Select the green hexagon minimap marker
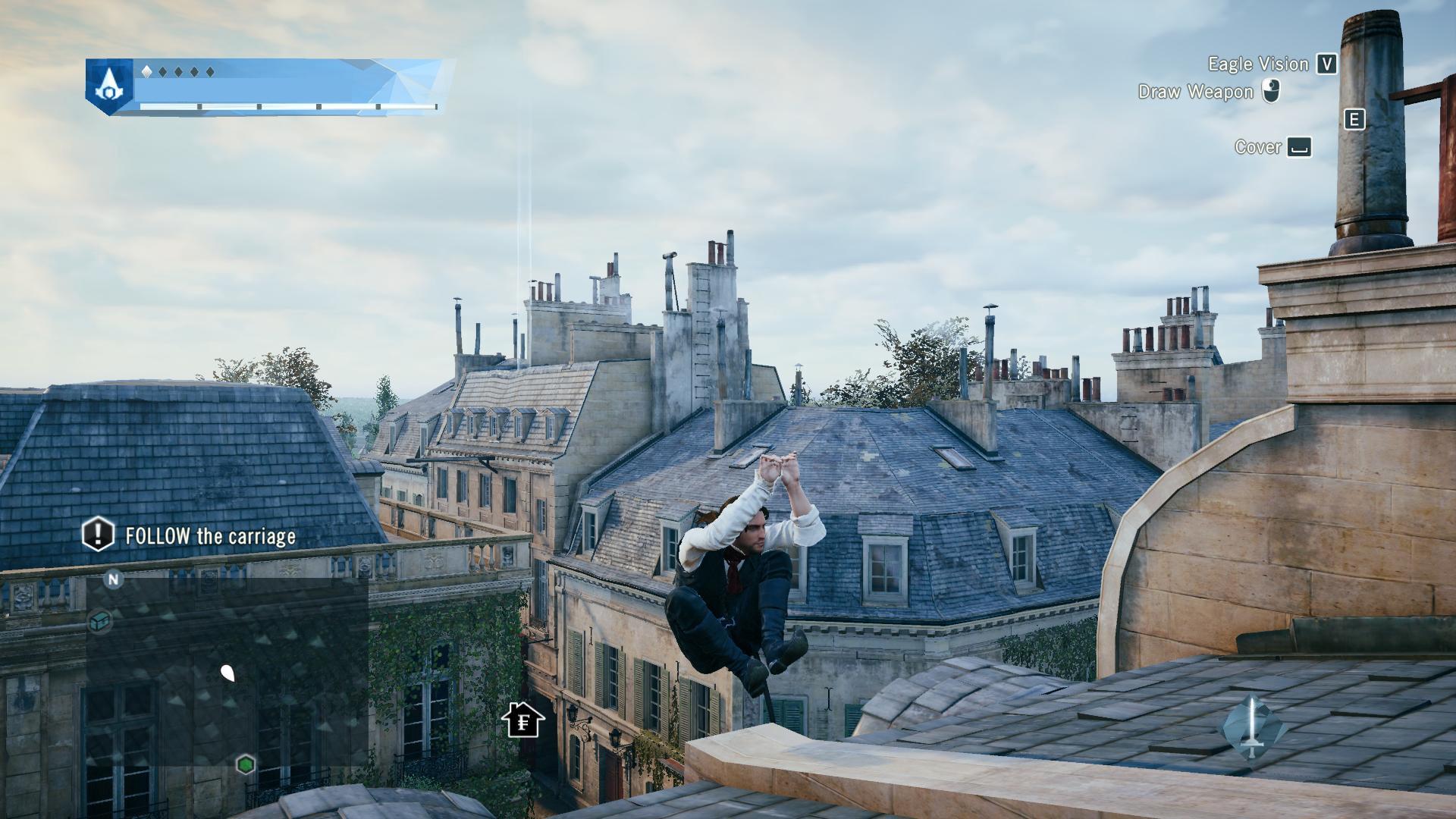1456x819 pixels. pyautogui.click(x=245, y=764)
